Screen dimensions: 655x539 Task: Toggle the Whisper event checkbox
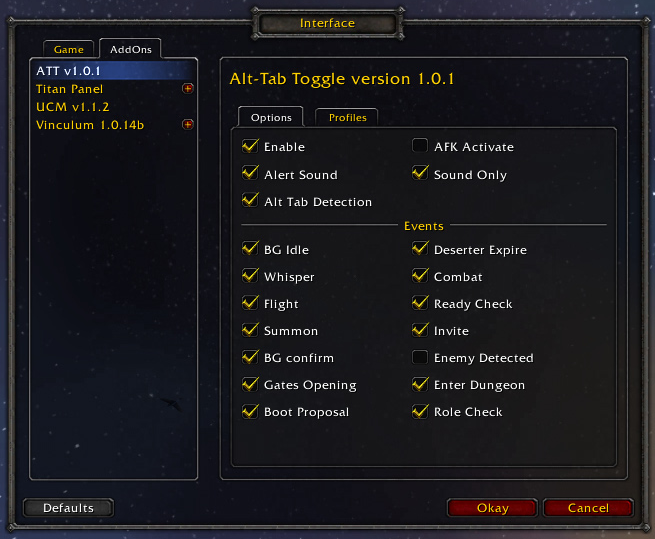[249, 276]
